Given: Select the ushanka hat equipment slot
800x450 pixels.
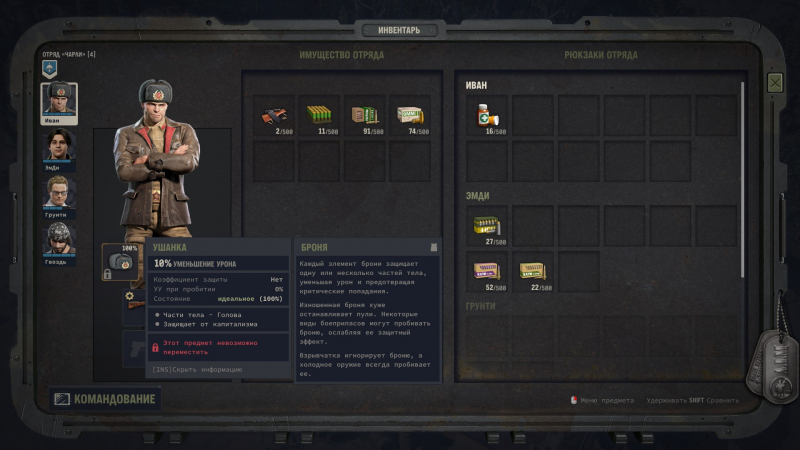Looking at the screenshot, I should pos(121,262).
